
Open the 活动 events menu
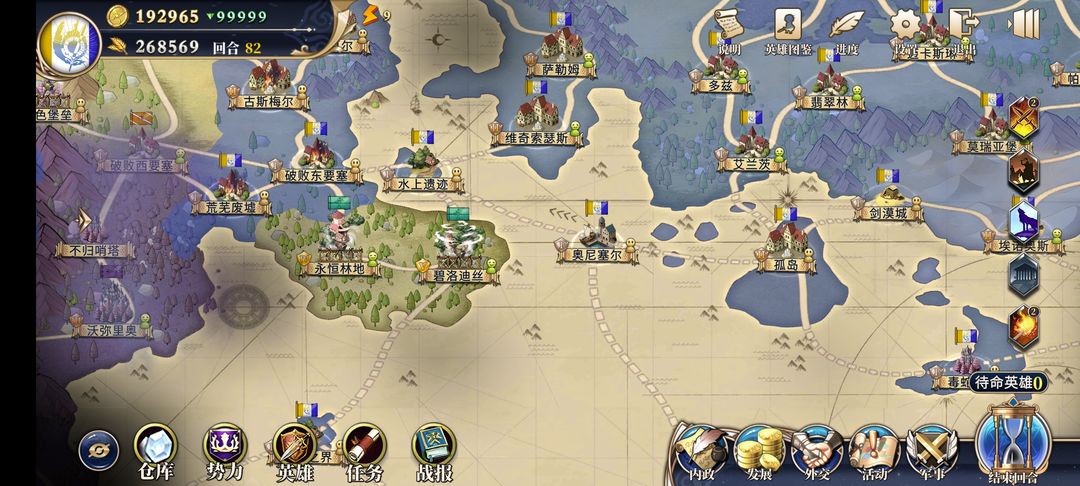coord(875,452)
